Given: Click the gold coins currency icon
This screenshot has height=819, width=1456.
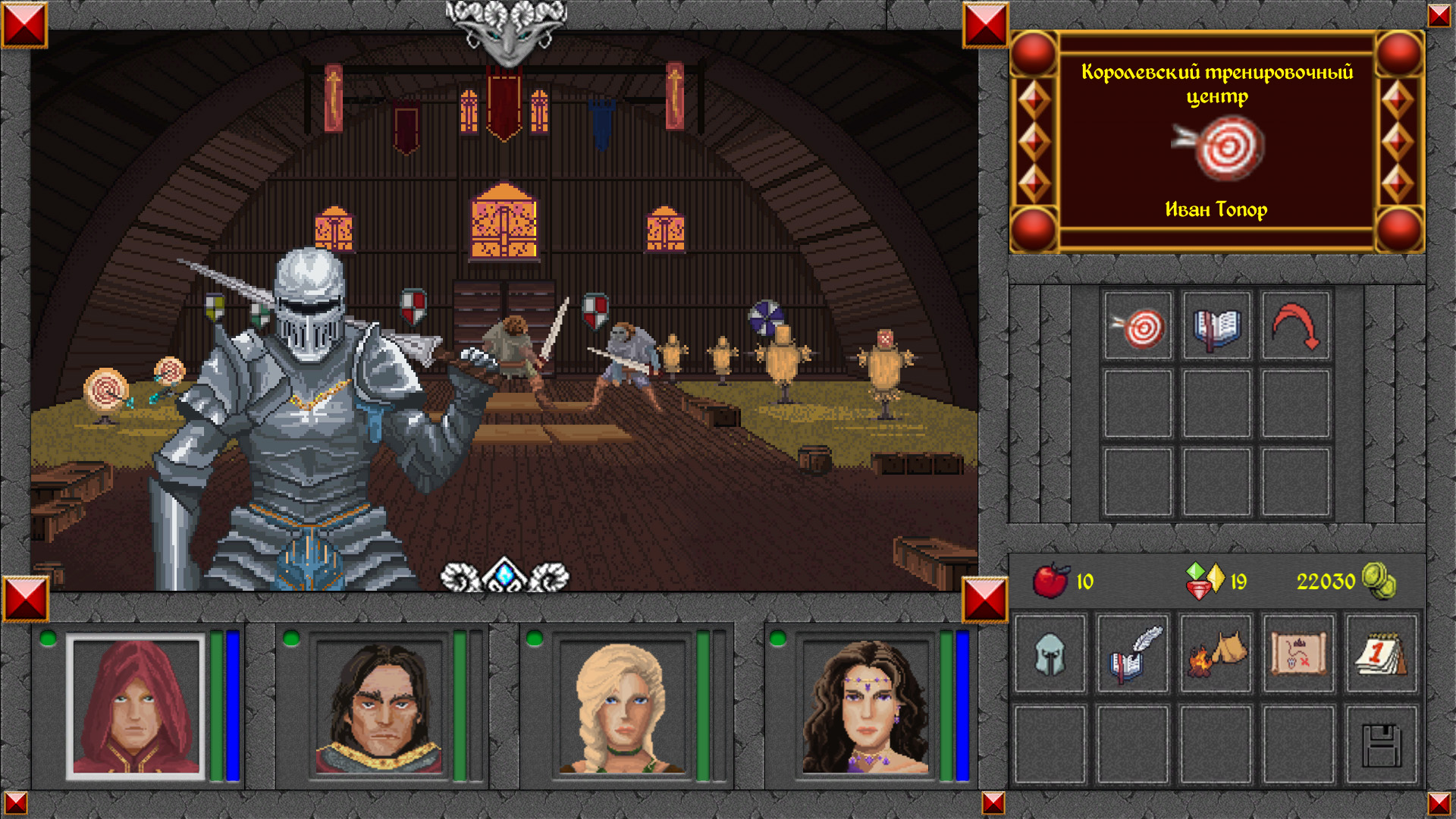Looking at the screenshot, I should (1379, 581).
